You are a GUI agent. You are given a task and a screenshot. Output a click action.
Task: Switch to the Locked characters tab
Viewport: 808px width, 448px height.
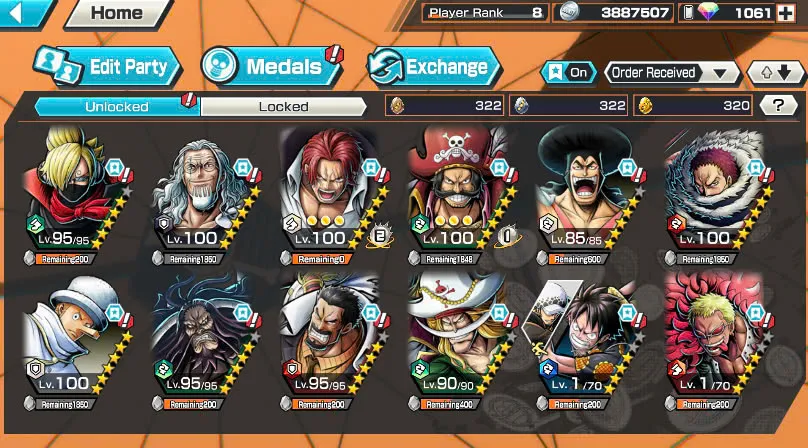284,106
